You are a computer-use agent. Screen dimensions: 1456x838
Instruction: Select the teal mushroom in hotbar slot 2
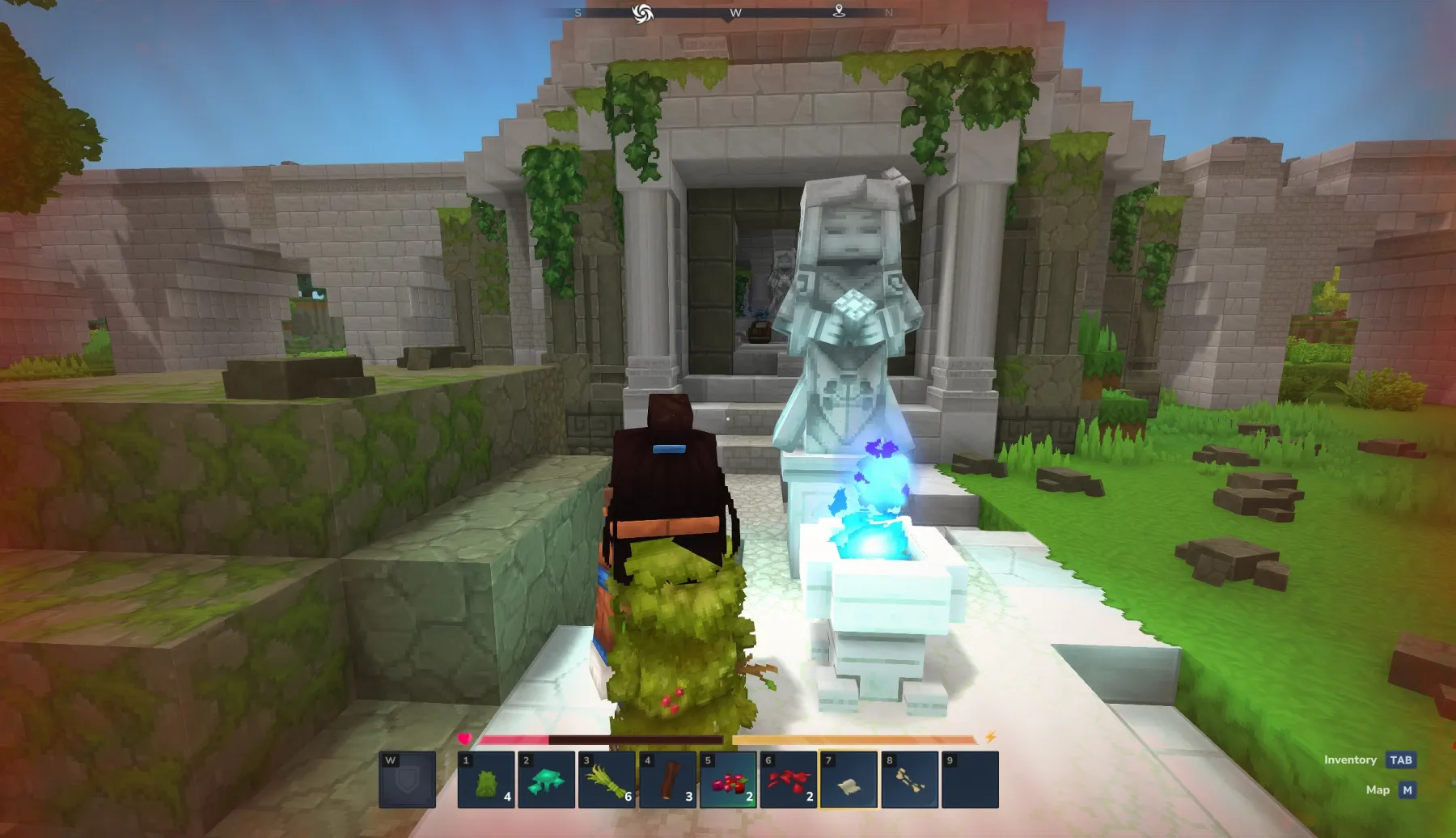546,781
